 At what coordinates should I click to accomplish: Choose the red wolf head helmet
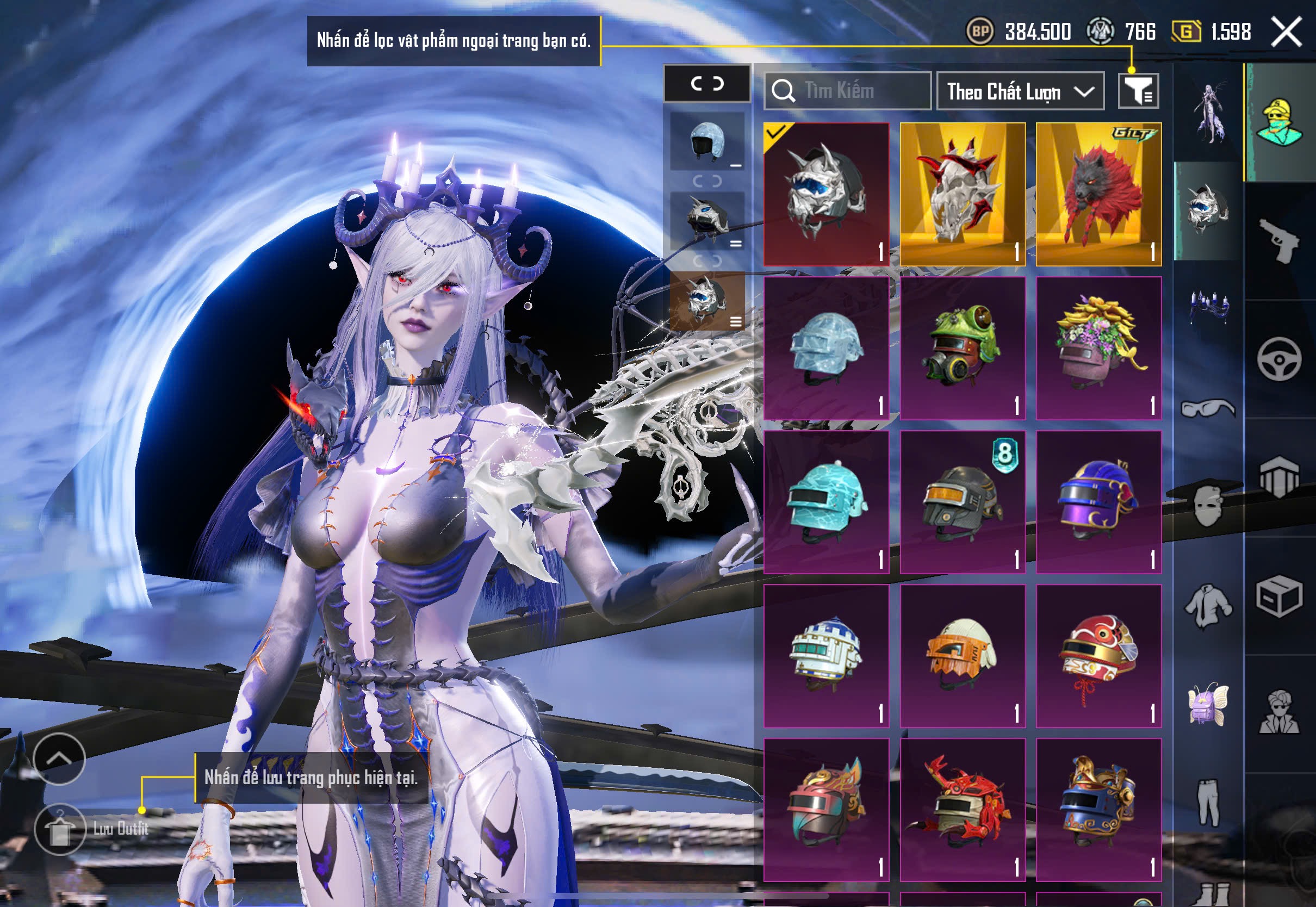[x=1098, y=194]
